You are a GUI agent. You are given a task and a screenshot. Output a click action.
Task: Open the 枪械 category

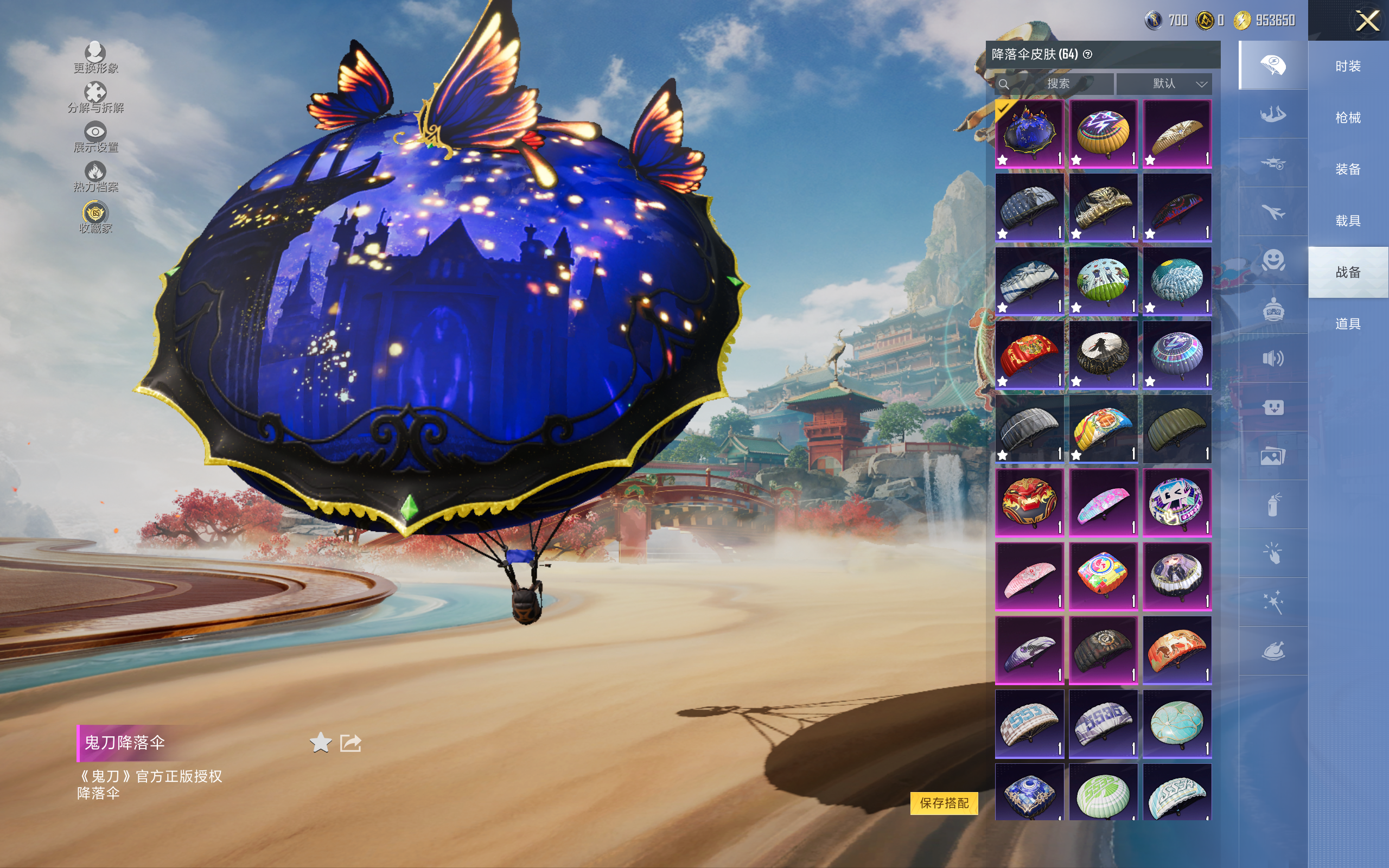click(1348, 118)
